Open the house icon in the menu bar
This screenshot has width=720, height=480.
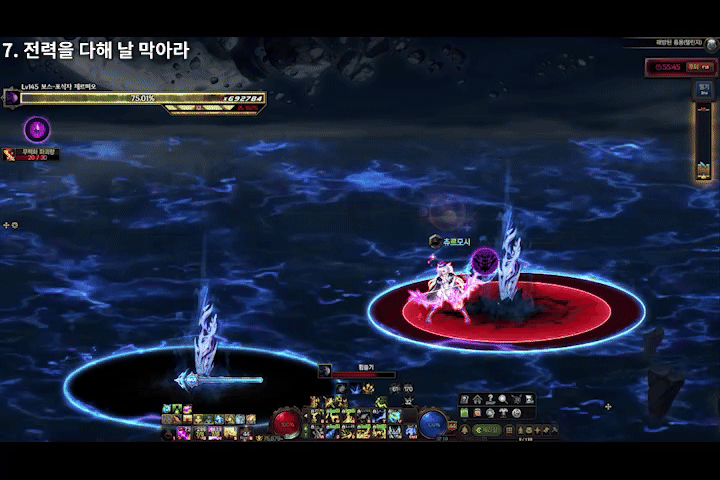point(478,400)
